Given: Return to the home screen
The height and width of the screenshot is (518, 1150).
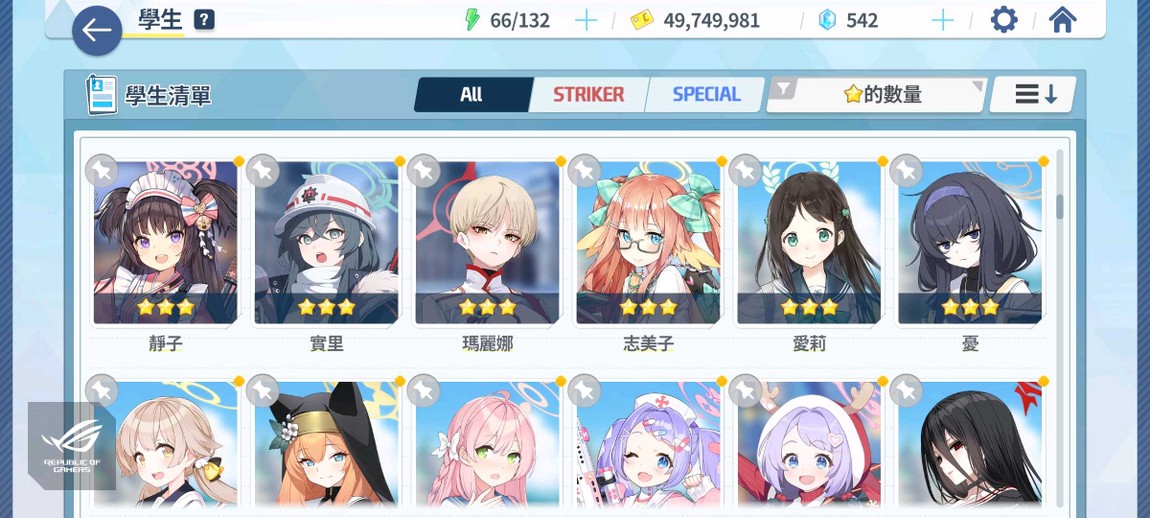Looking at the screenshot, I should [1062, 20].
